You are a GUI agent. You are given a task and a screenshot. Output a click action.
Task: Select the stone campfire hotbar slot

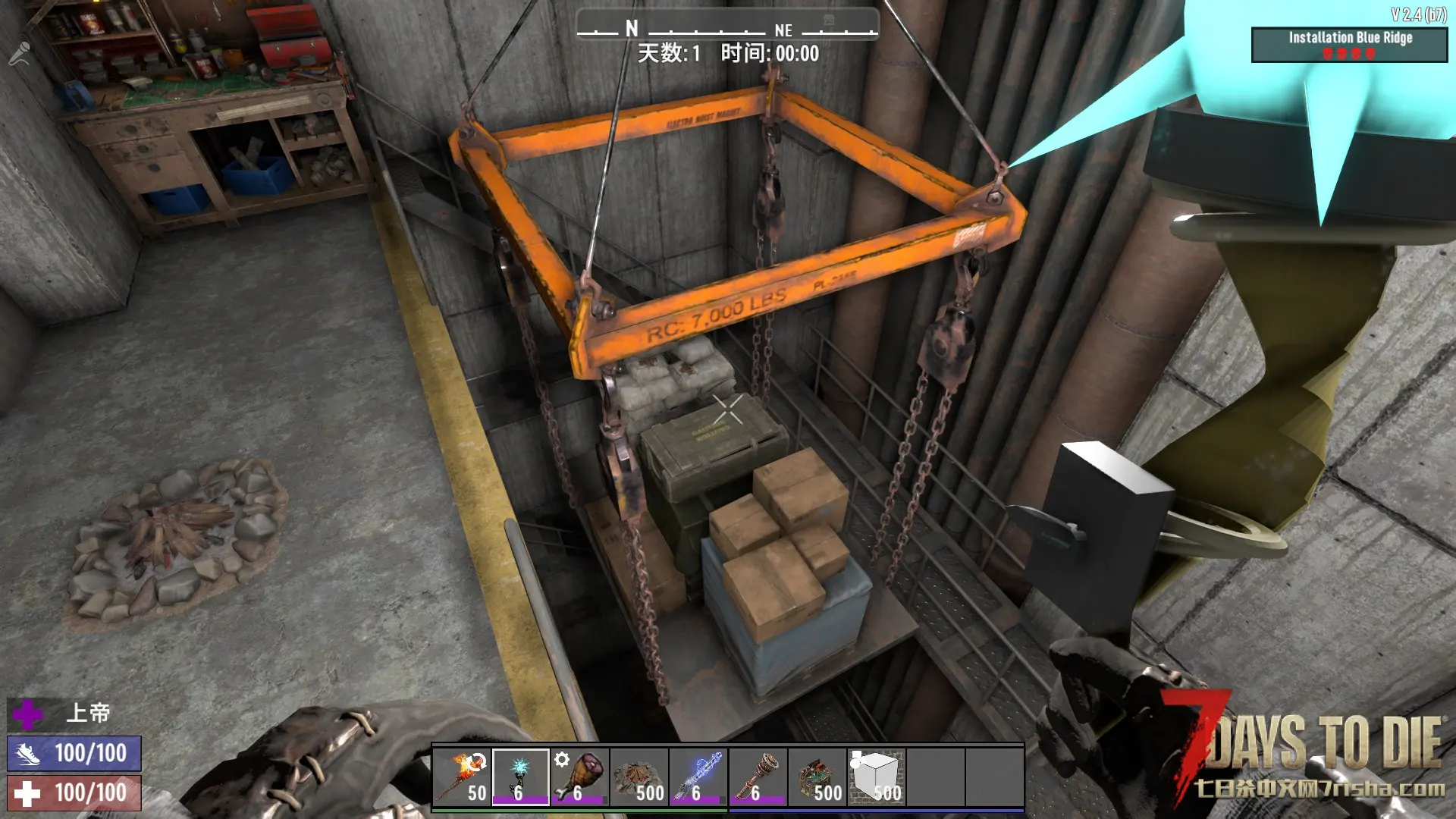(x=639, y=777)
